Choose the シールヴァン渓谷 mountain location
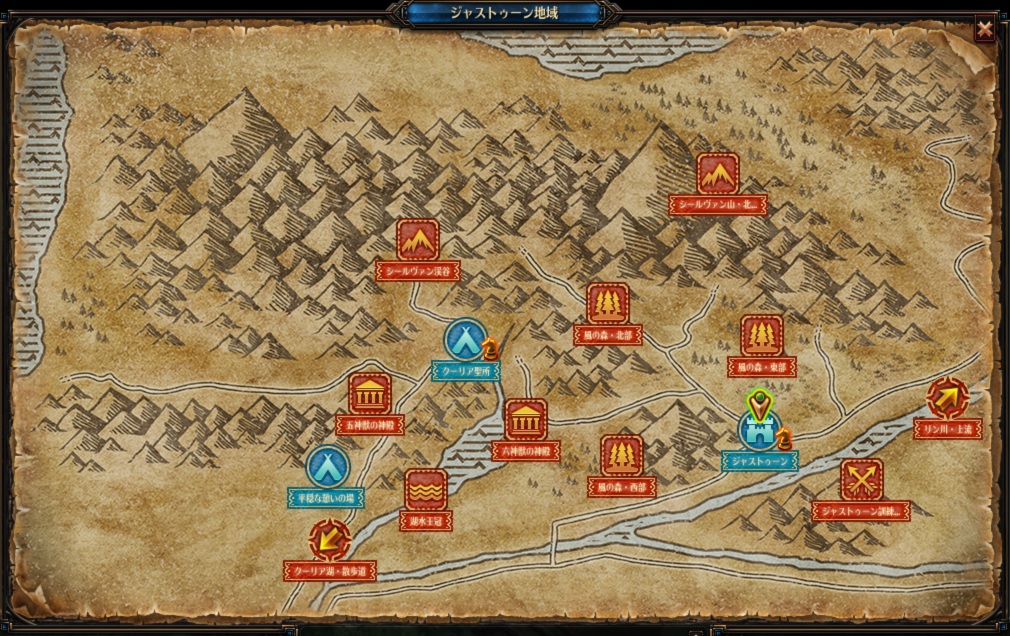This screenshot has width=1010, height=636. pos(418,240)
